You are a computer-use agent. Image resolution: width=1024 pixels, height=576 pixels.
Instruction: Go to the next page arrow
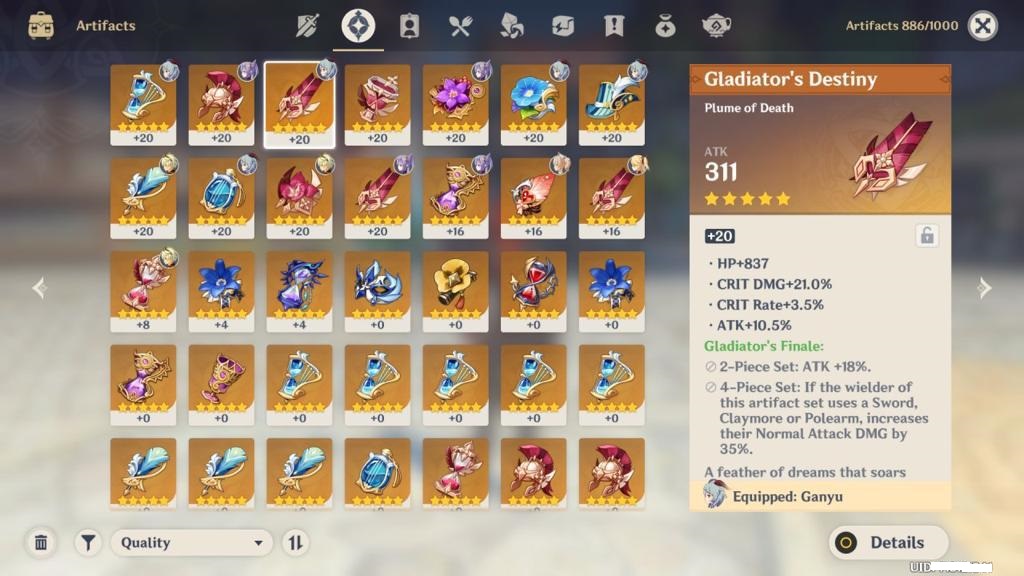[984, 288]
